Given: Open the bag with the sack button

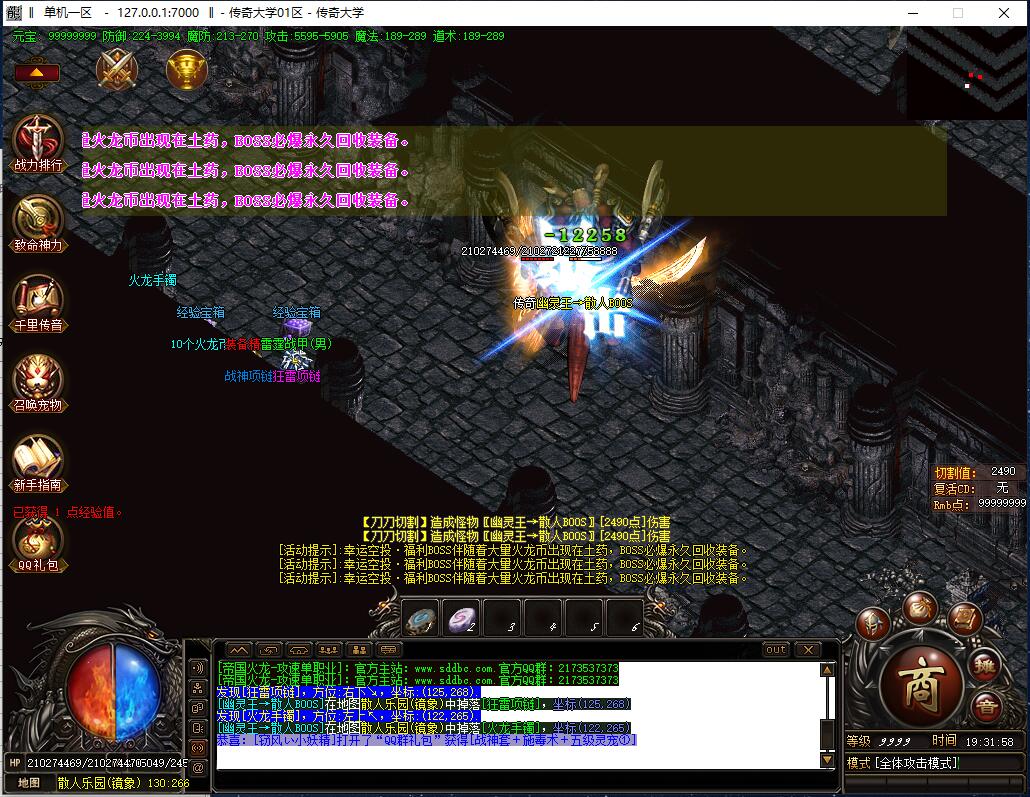Looking at the screenshot, I should click(919, 606).
